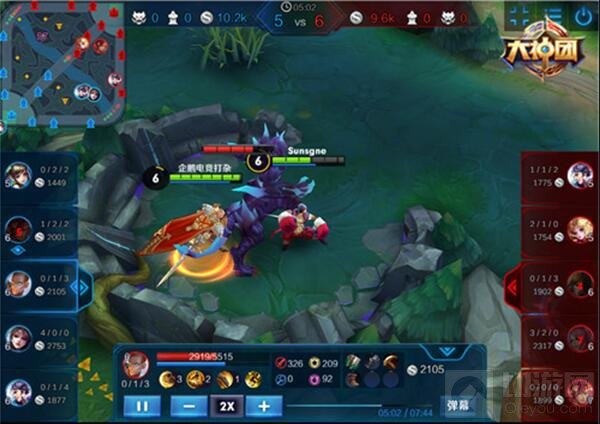600x424 pixels.
Task: Open the list menu icon at top
Action: point(552,15)
